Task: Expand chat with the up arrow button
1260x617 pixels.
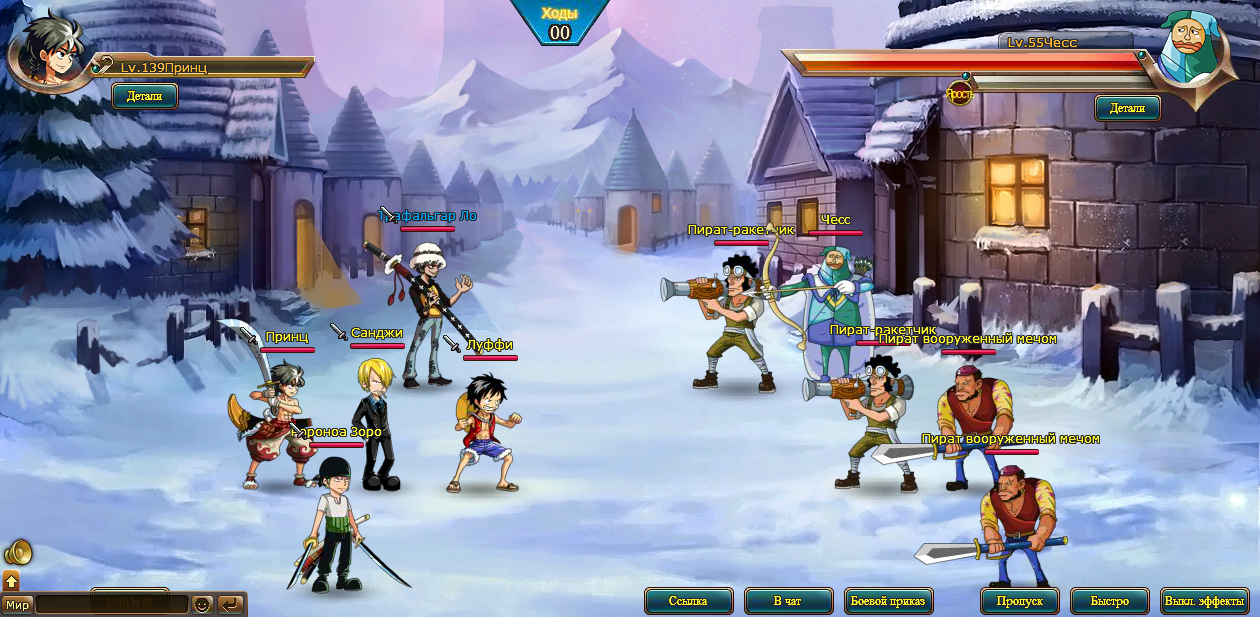Action: 11,580
